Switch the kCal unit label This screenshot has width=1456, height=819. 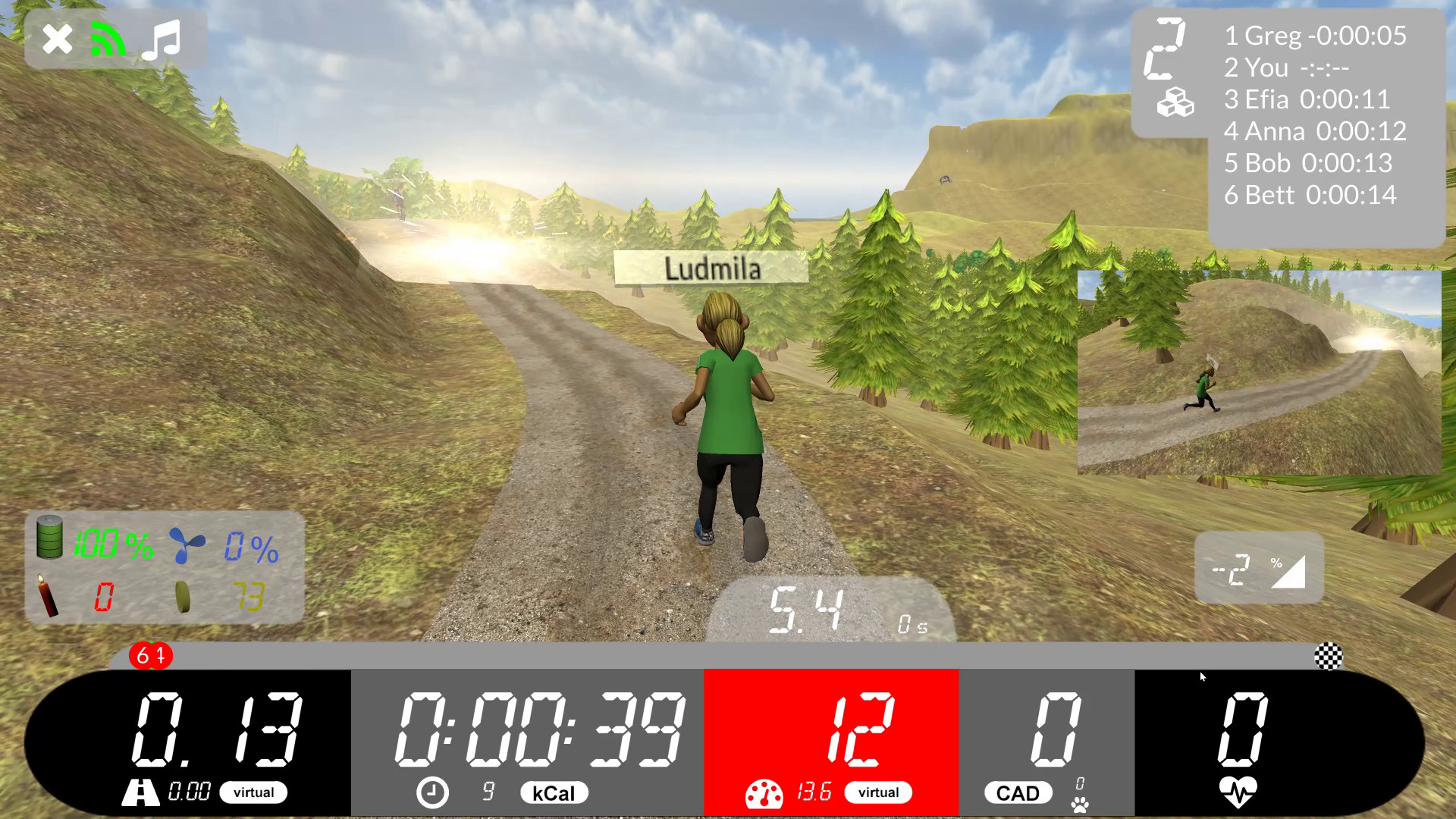[554, 793]
